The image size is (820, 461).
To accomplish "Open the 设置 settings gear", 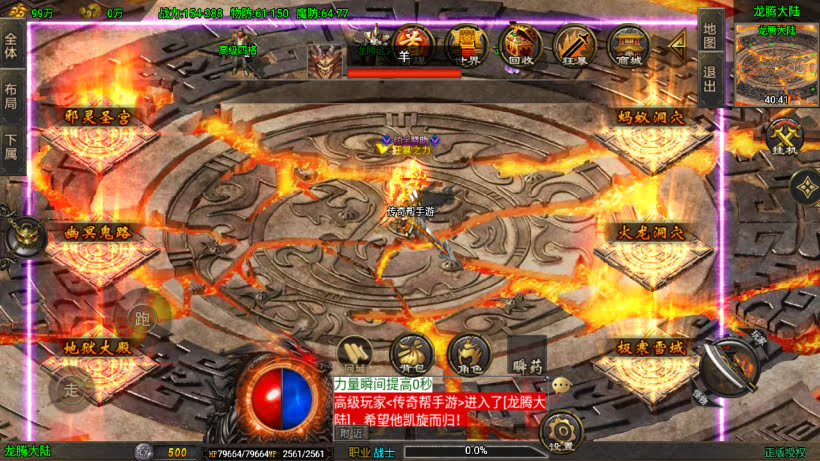I will tap(562, 433).
